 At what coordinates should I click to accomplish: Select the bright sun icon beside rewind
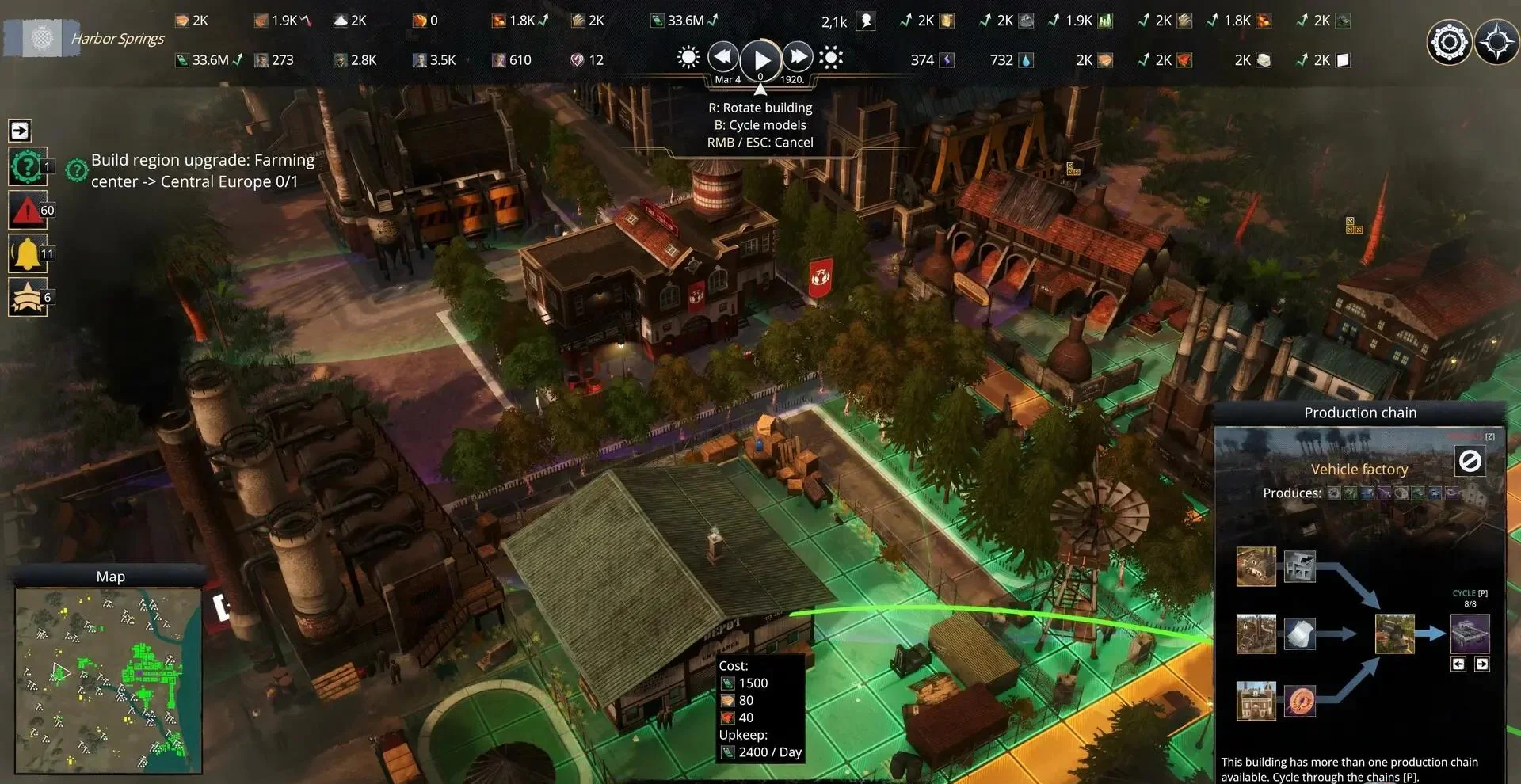point(688,58)
